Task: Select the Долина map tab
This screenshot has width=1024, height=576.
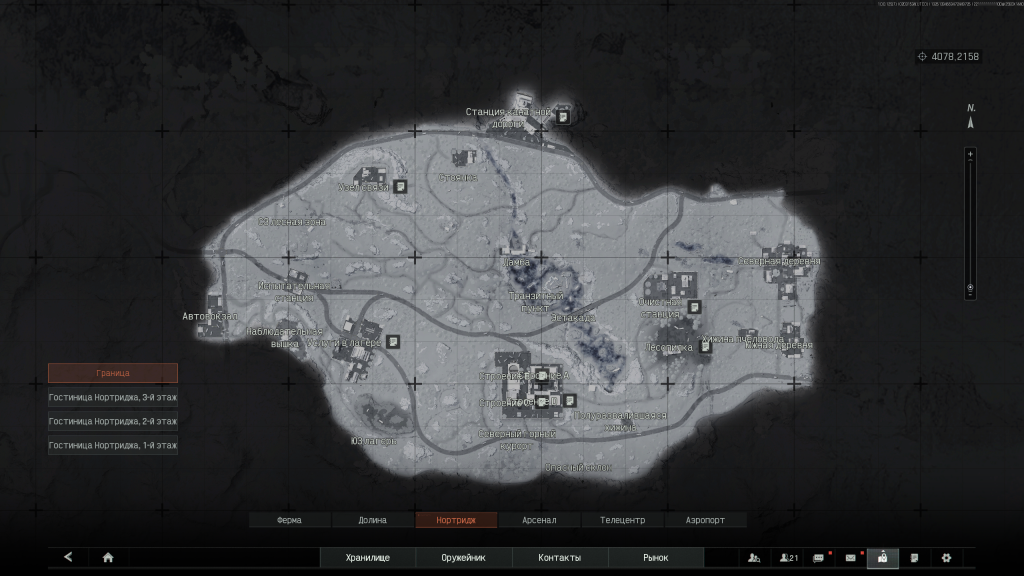Action: tap(373, 520)
